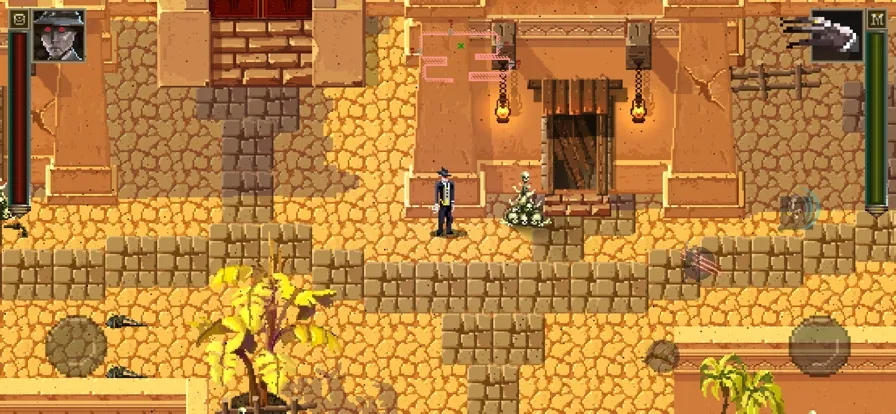Open the small icon above the red health bar
Image resolution: width=896 pixels, height=414 pixels.
click(x=17, y=17)
